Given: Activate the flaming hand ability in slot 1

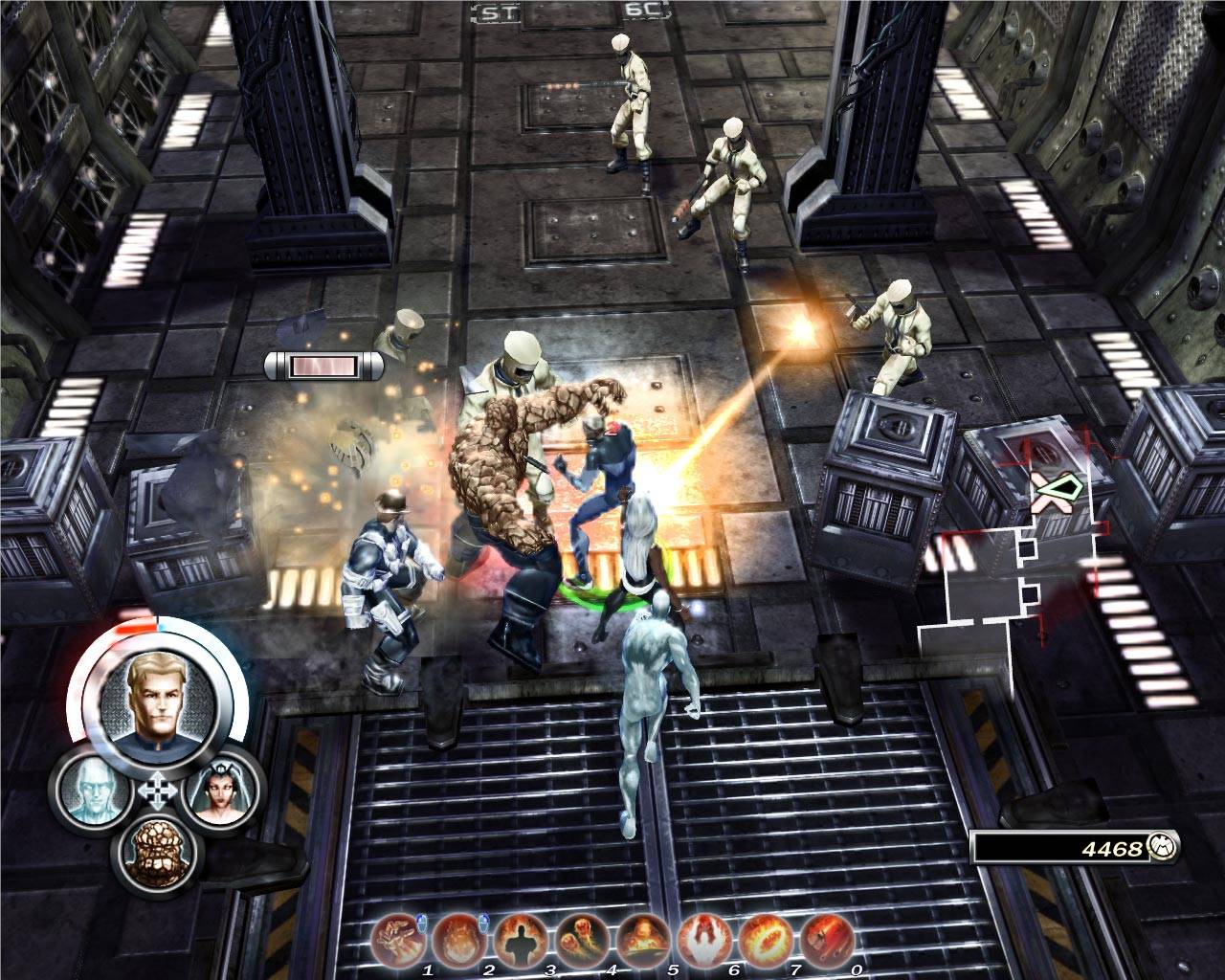Looking at the screenshot, I should coord(397,938).
